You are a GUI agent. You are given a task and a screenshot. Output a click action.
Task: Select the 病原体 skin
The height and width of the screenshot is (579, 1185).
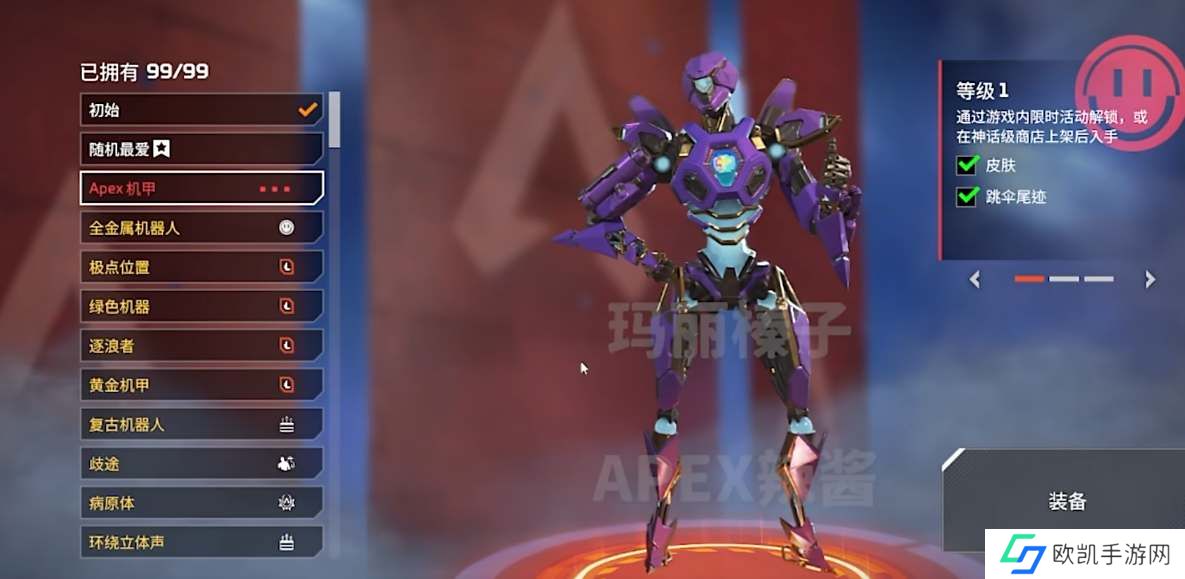point(200,503)
